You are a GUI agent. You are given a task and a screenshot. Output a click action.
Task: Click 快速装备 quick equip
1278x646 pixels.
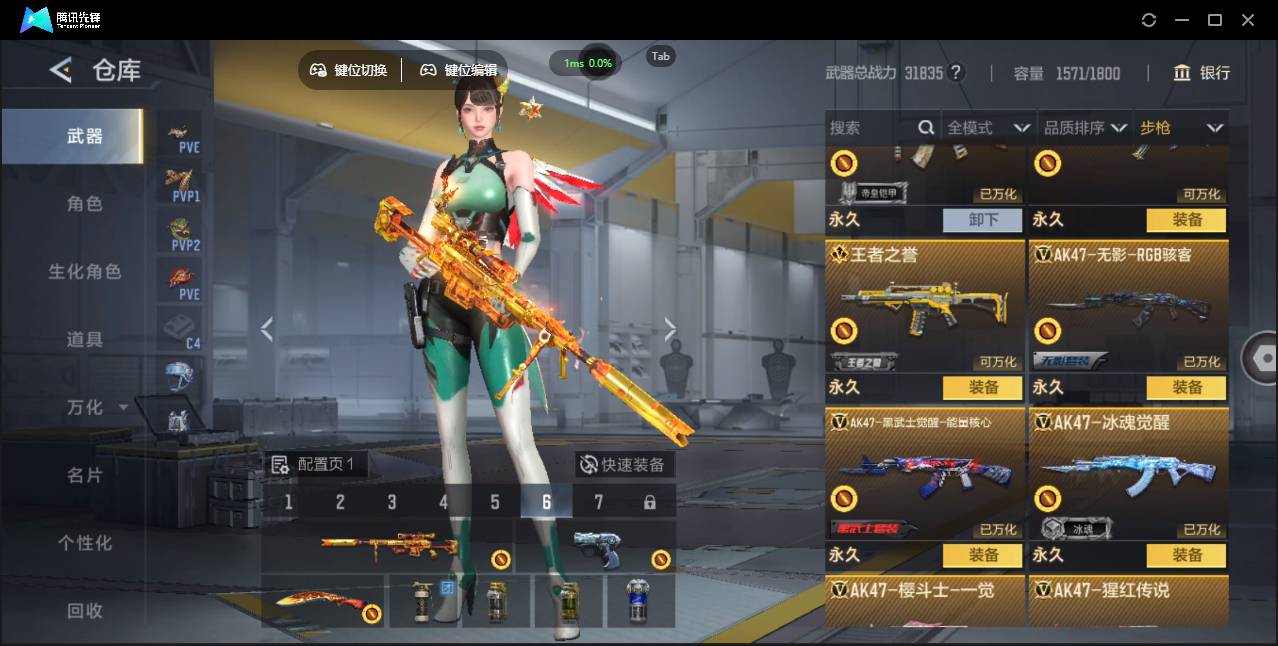click(623, 465)
